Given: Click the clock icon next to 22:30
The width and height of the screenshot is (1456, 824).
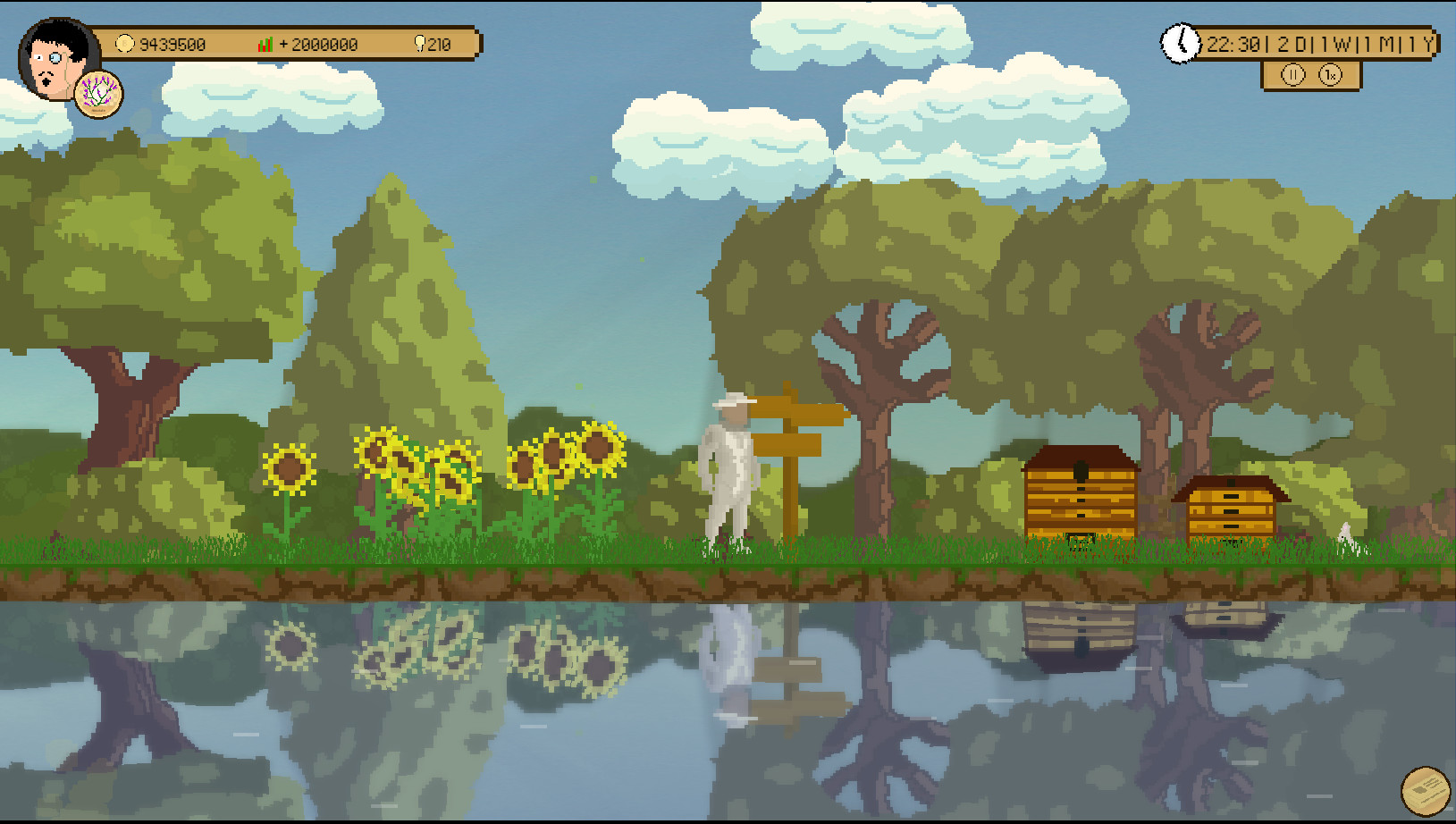Looking at the screenshot, I should tap(1182, 42).
